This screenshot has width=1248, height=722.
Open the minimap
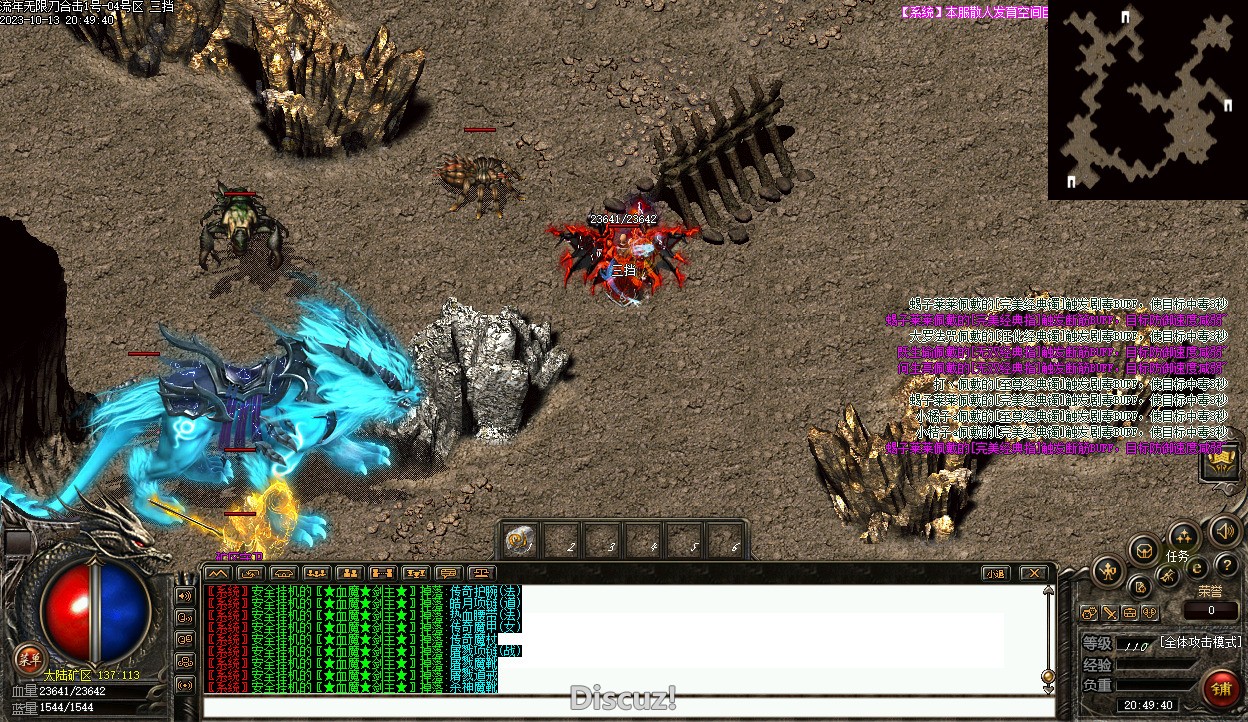click(1146, 100)
